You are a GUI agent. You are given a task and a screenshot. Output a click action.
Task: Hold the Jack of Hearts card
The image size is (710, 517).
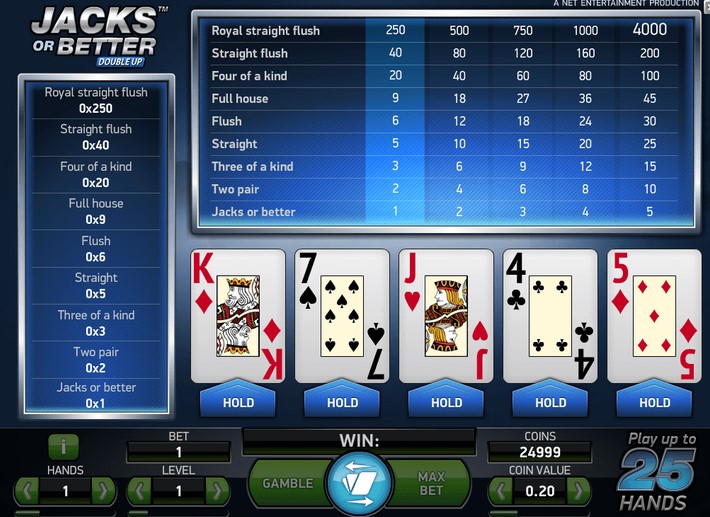[x=446, y=402]
